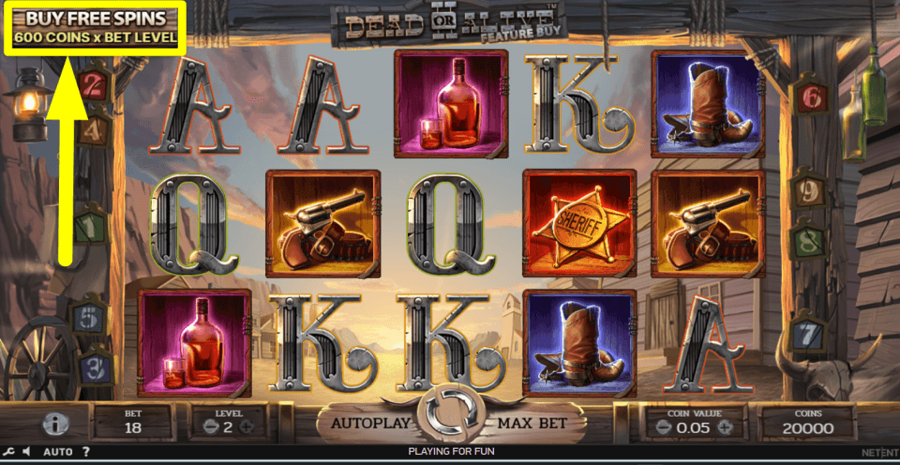This screenshot has height=465, width=900.
Task: Increase the bet level
Action: 246,428
